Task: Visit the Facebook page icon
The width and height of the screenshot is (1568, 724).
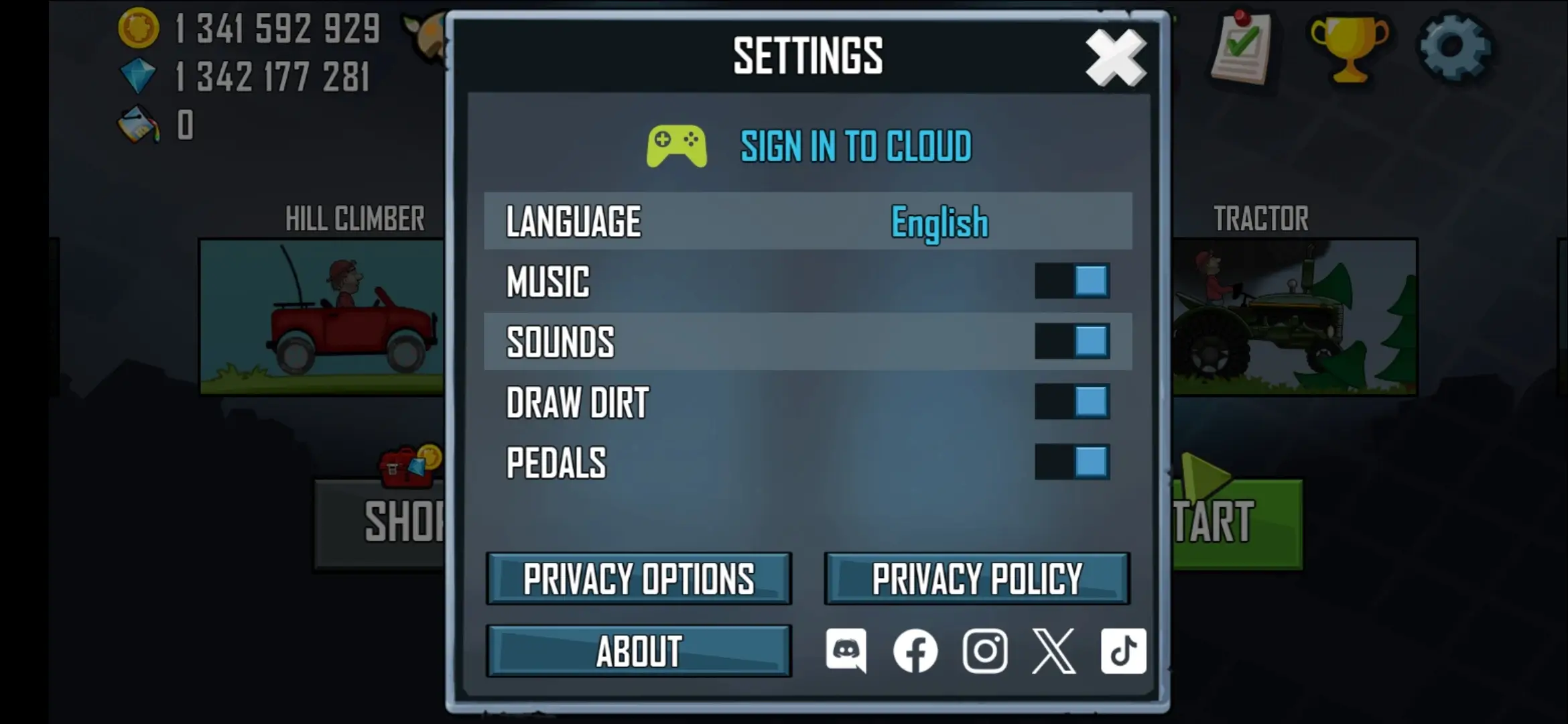Action: pyautogui.click(x=915, y=650)
